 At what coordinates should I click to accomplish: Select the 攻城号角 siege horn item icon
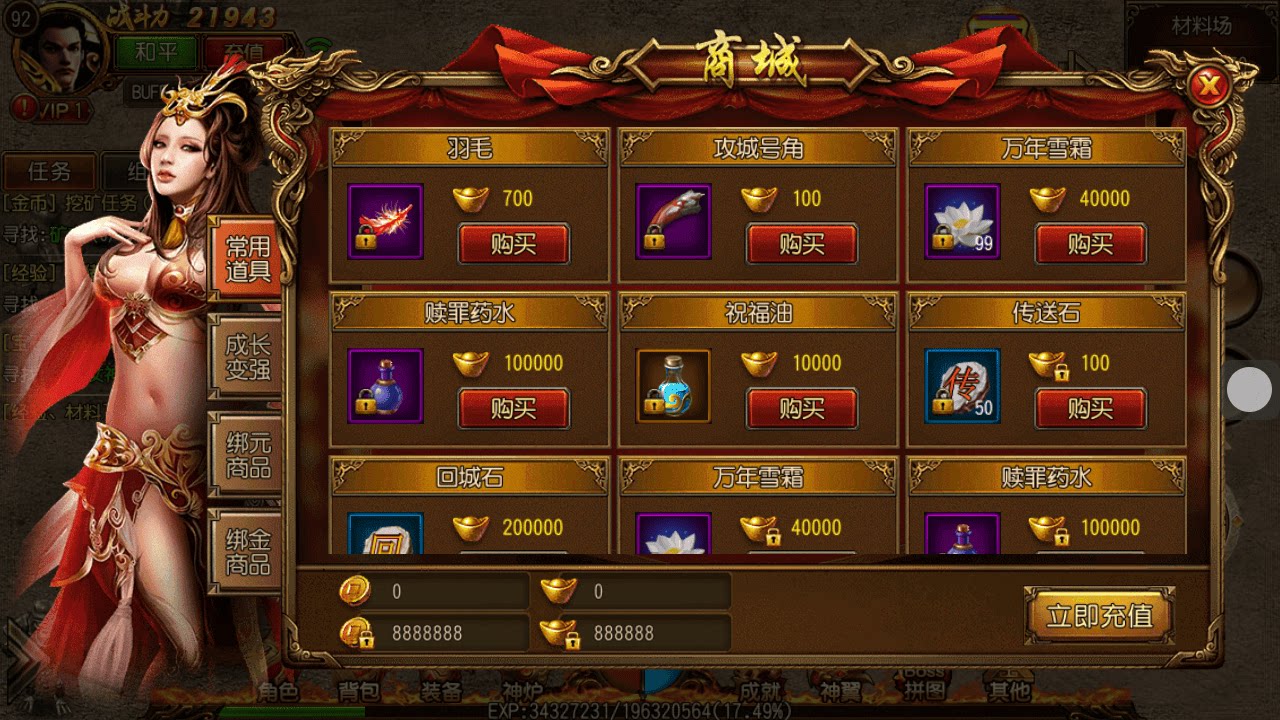pos(672,220)
